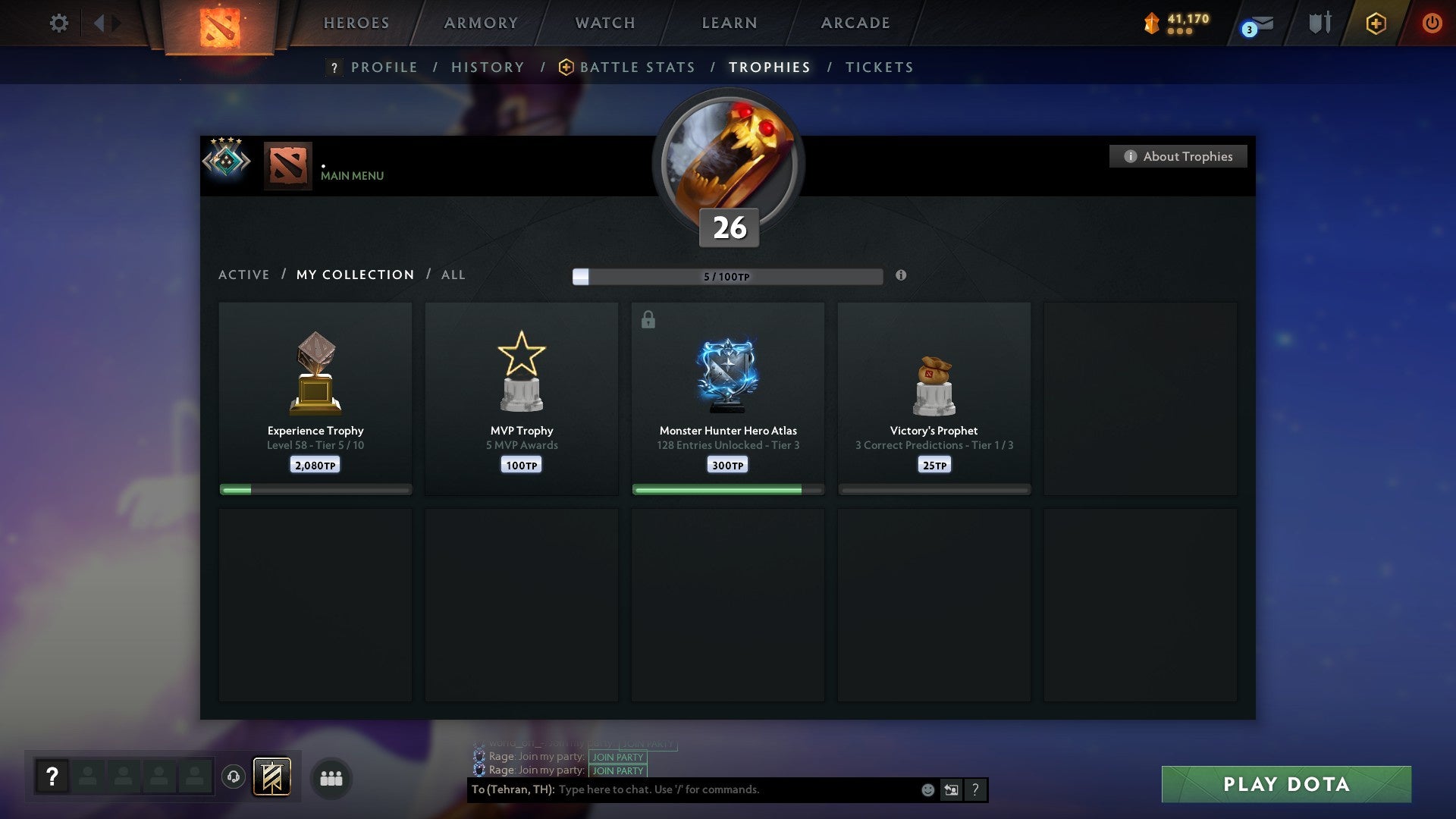The width and height of the screenshot is (1456, 819).
Task: Switch to the ALL trophies view
Action: pyautogui.click(x=453, y=275)
